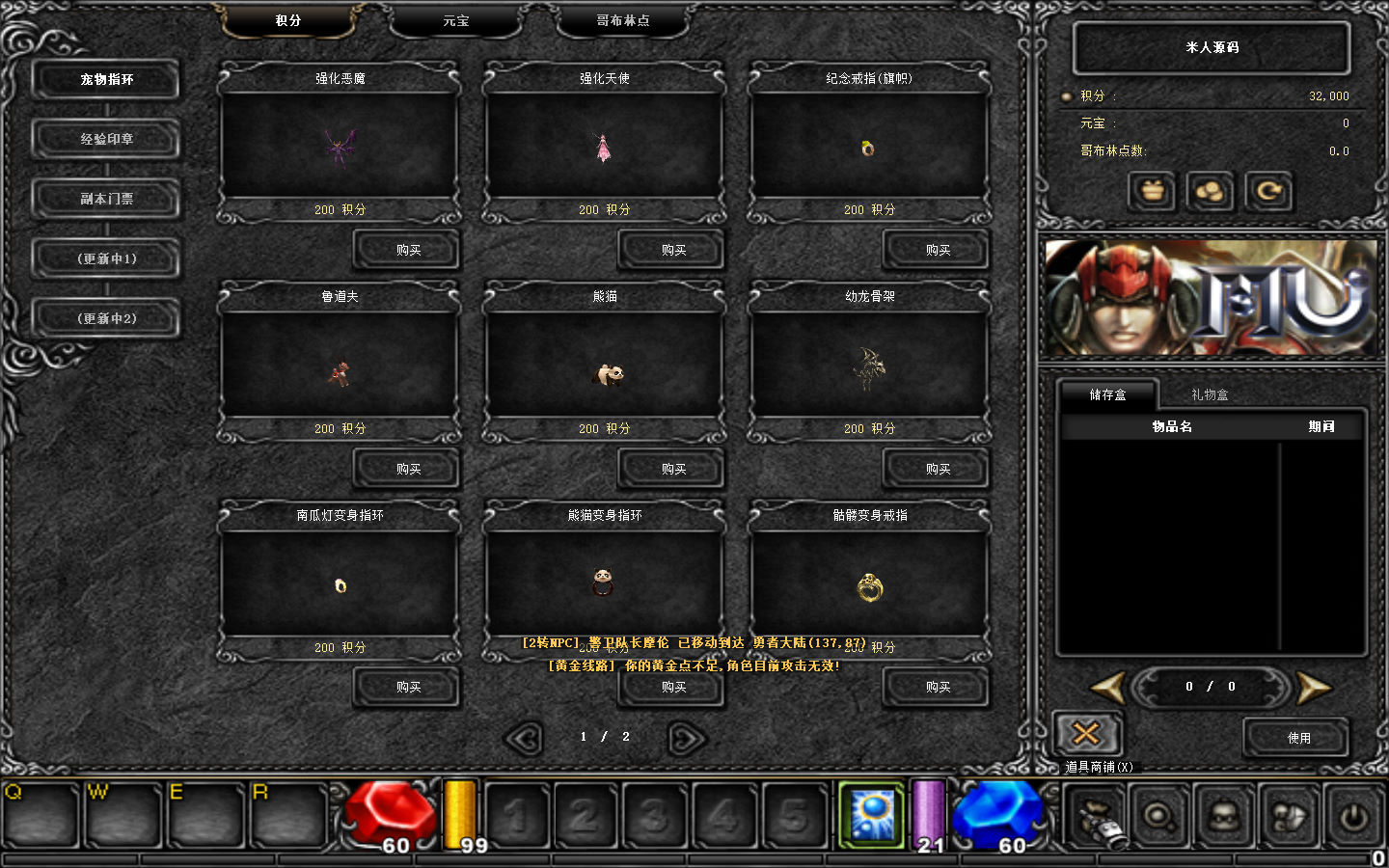The height and width of the screenshot is (868, 1389).
Task: Select the 宠物指环 category
Action: (x=106, y=80)
